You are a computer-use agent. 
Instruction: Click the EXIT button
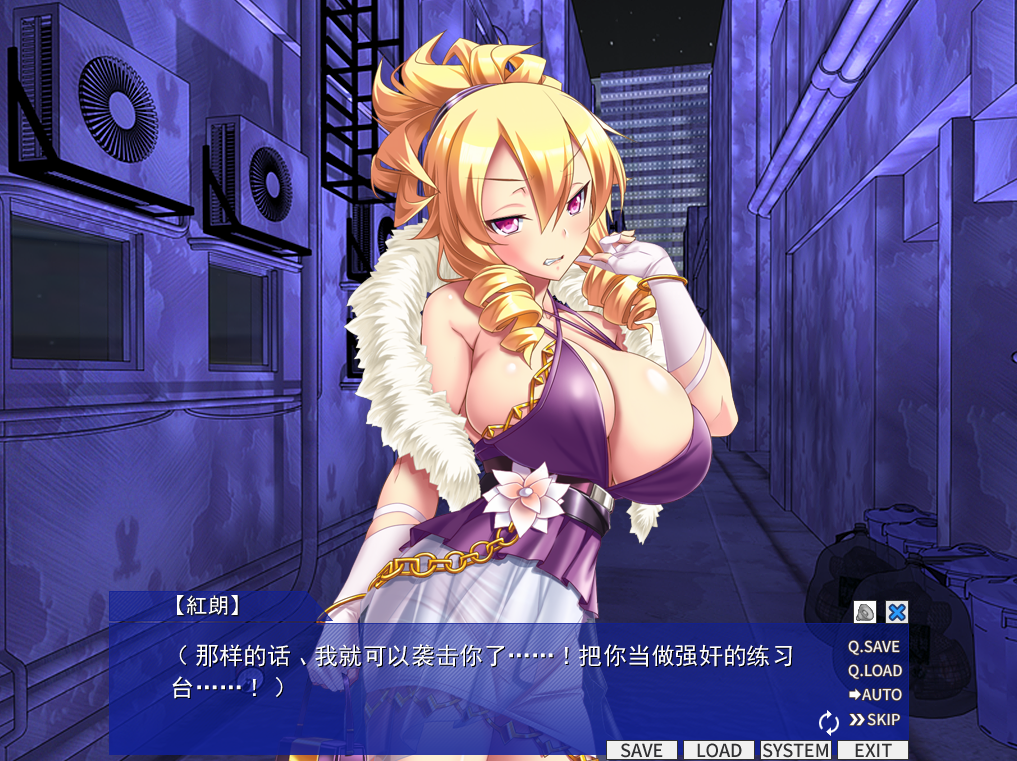point(872,750)
